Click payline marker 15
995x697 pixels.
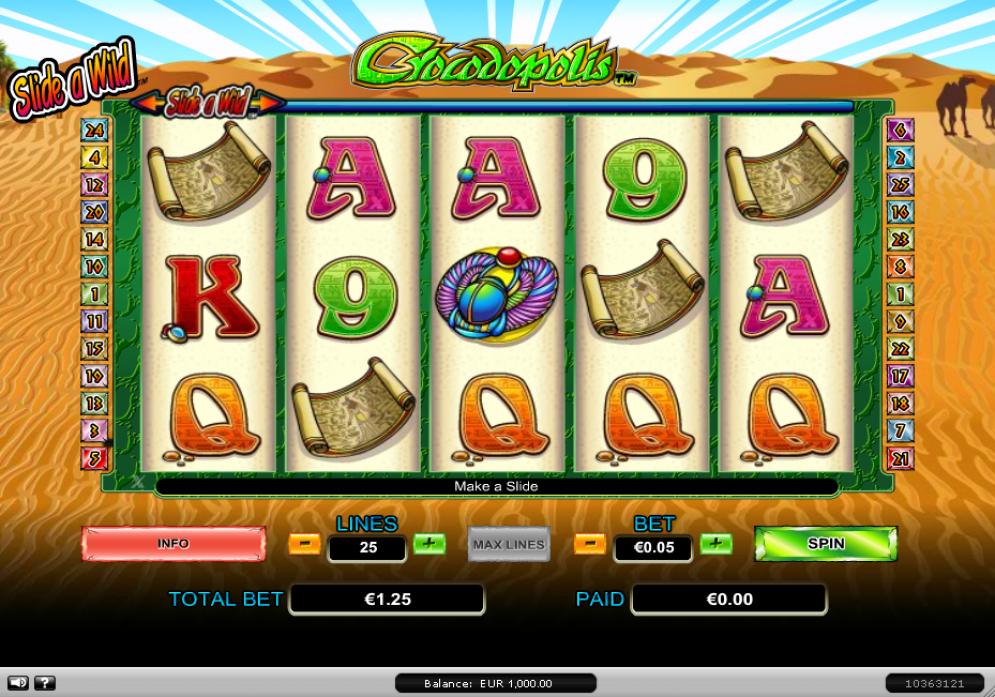click(x=94, y=349)
